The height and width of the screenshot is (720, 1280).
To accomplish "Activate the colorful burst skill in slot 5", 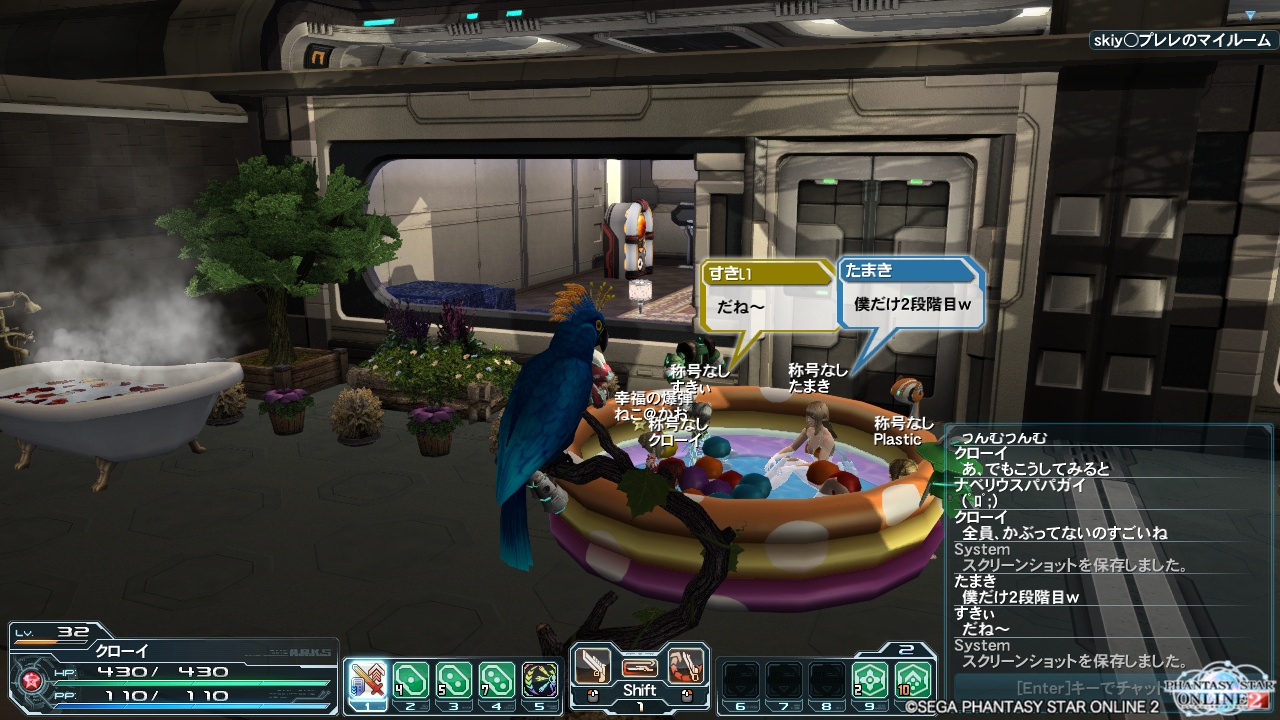I will tap(540, 681).
